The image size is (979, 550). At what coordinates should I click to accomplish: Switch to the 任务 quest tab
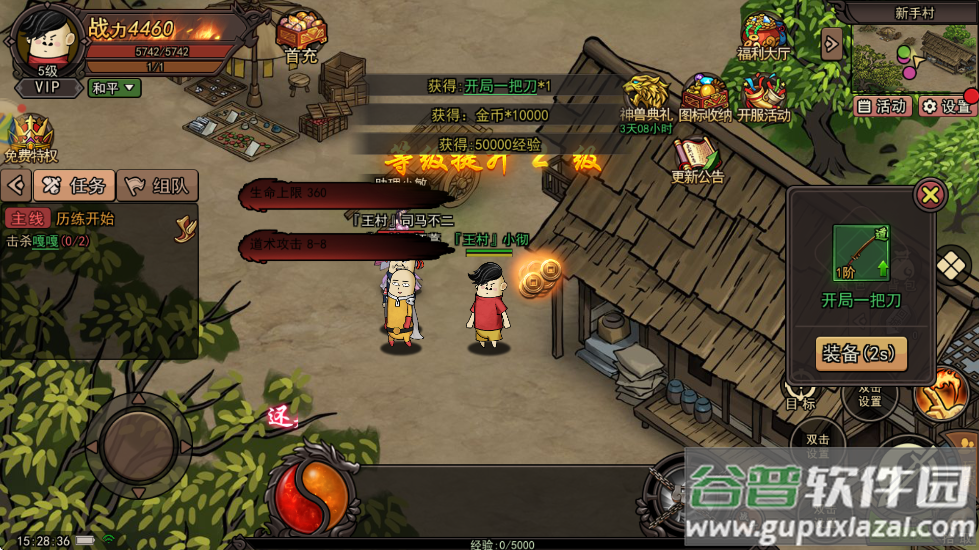pyautogui.click(x=74, y=185)
